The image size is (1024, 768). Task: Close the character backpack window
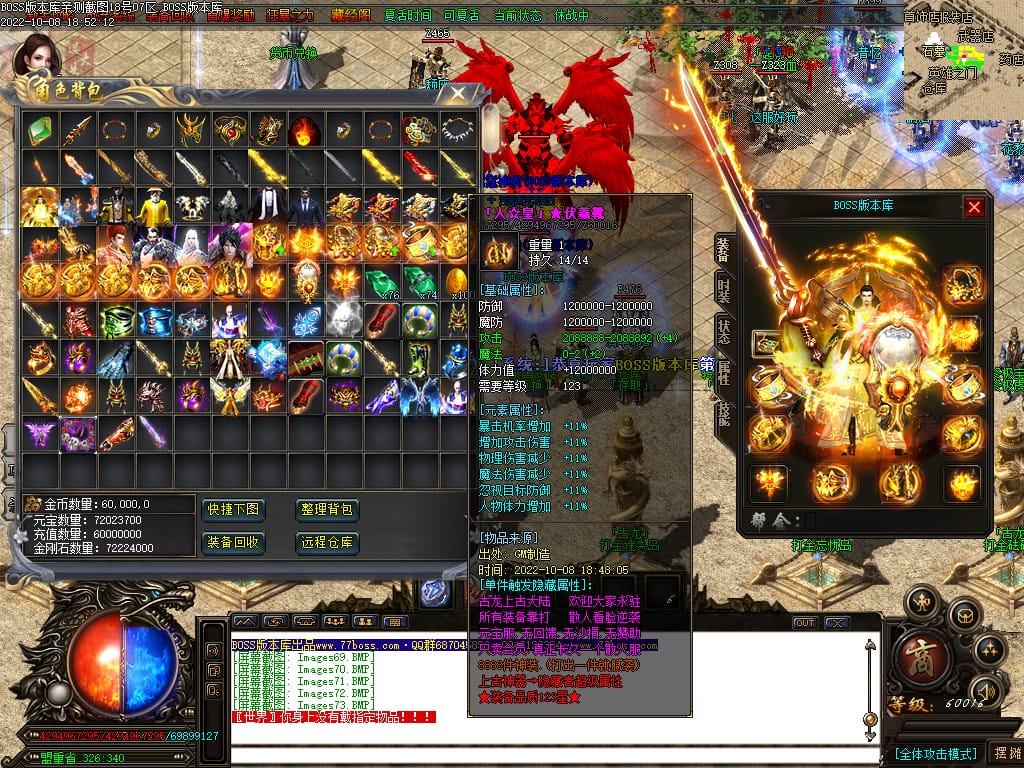click(x=458, y=94)
